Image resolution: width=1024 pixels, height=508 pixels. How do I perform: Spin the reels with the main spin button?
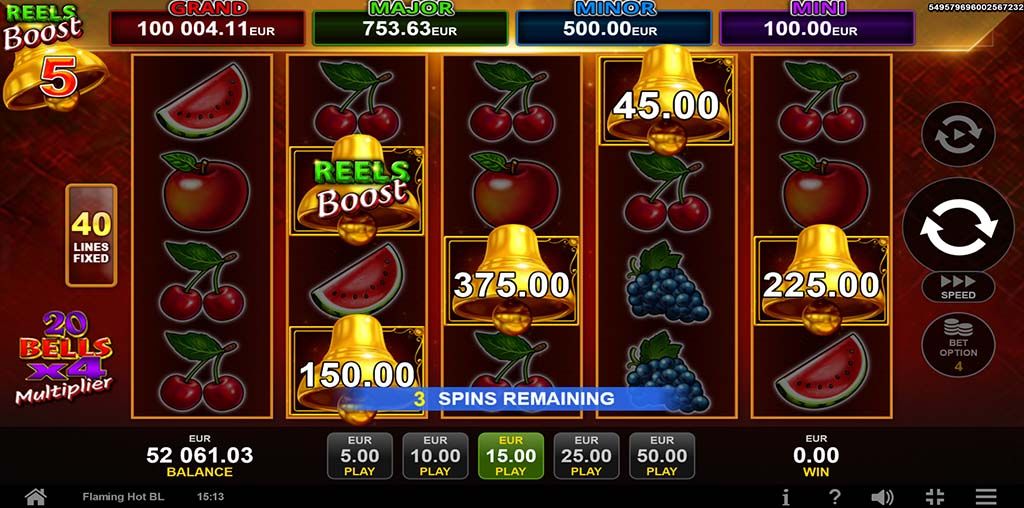[957, 225]
